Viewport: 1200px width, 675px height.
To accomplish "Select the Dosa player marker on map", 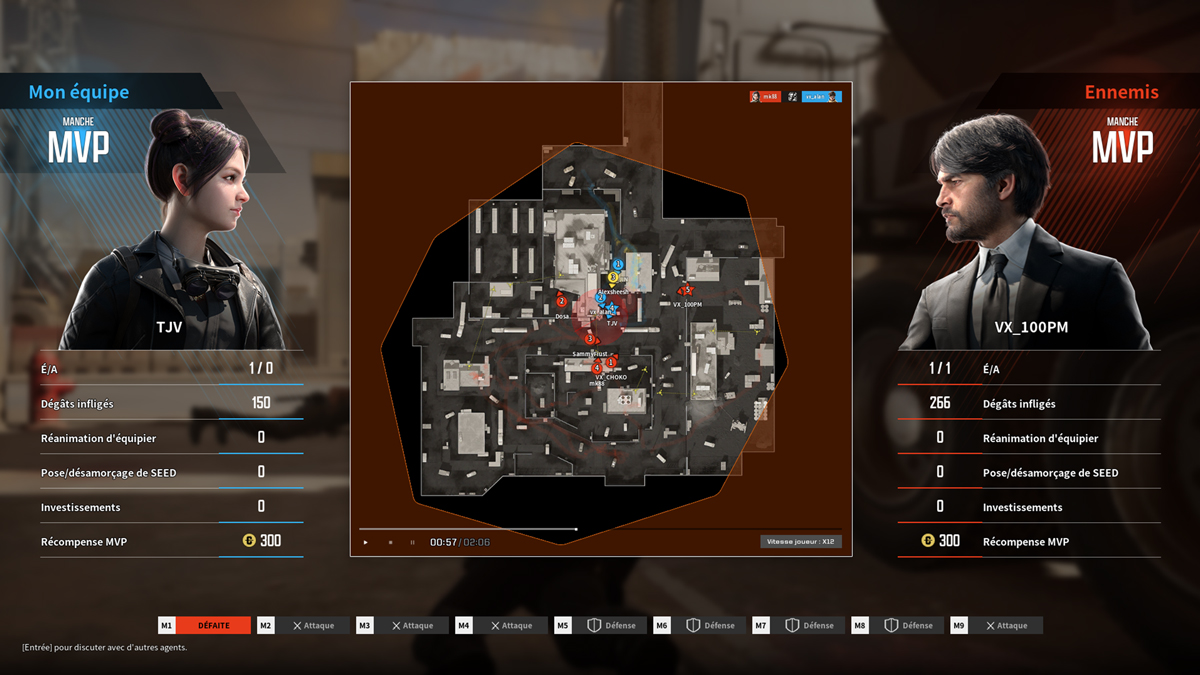I will pos(561,302).
